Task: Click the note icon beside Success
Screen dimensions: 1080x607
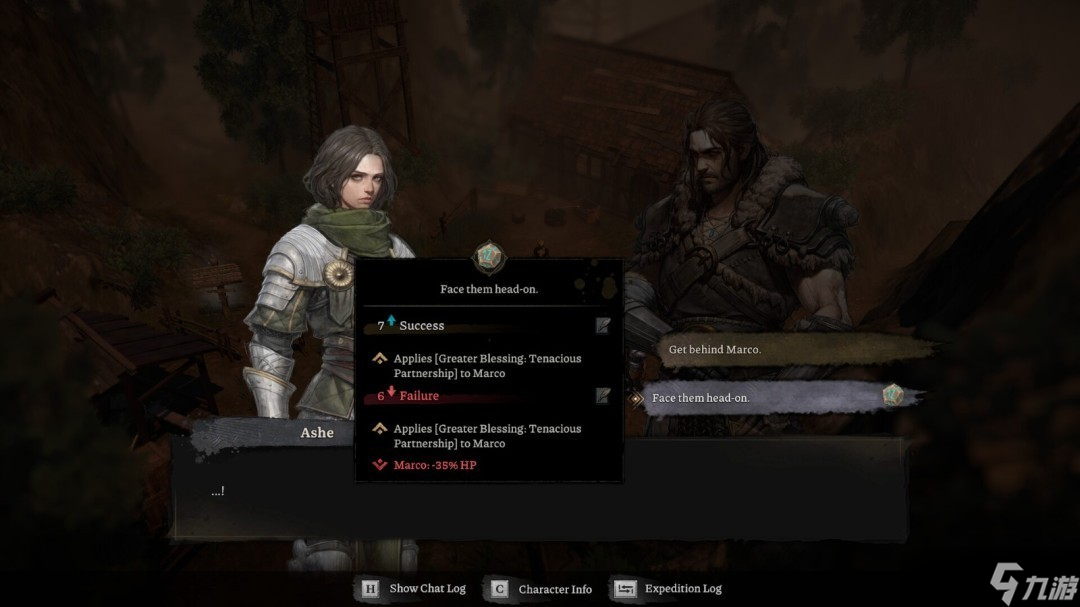Action: [x=602, y=325]
